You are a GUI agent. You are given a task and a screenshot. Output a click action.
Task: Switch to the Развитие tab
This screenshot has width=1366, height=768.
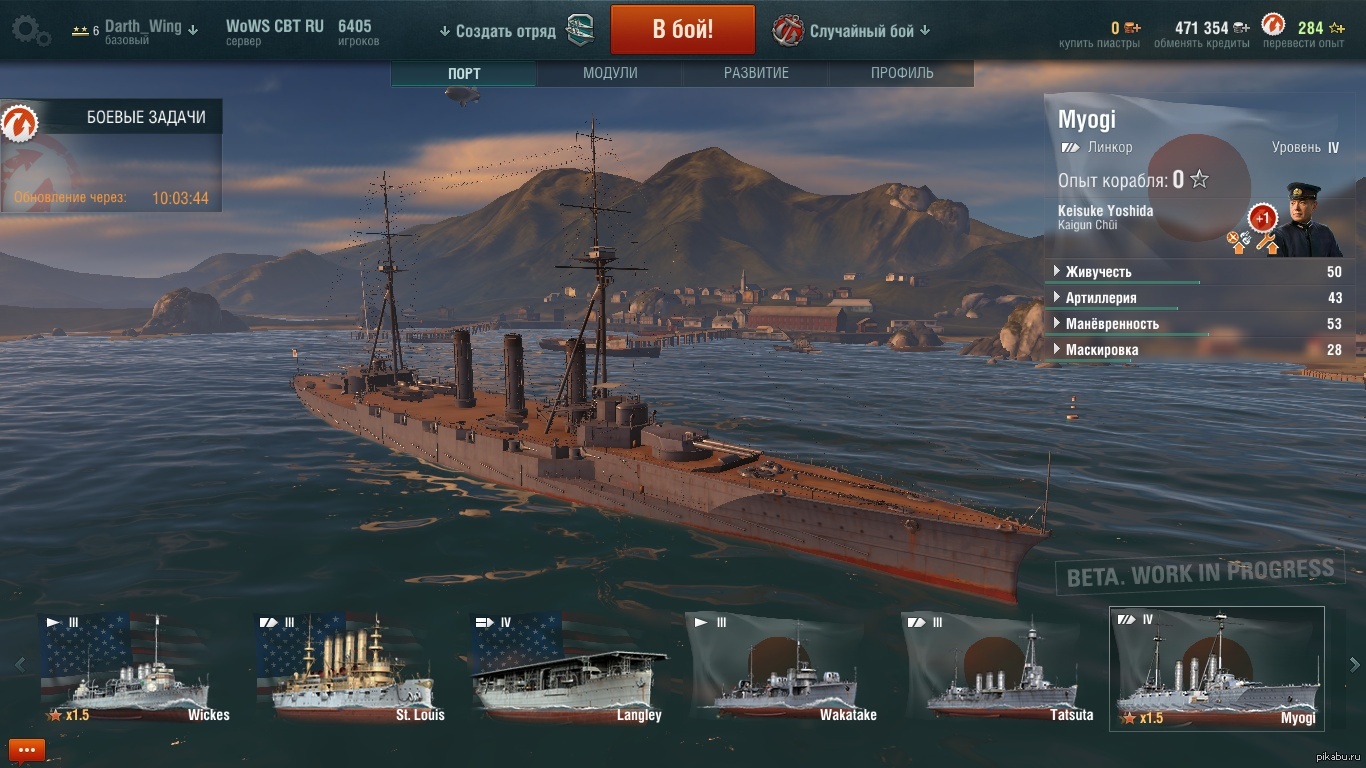tap(756, 73)
